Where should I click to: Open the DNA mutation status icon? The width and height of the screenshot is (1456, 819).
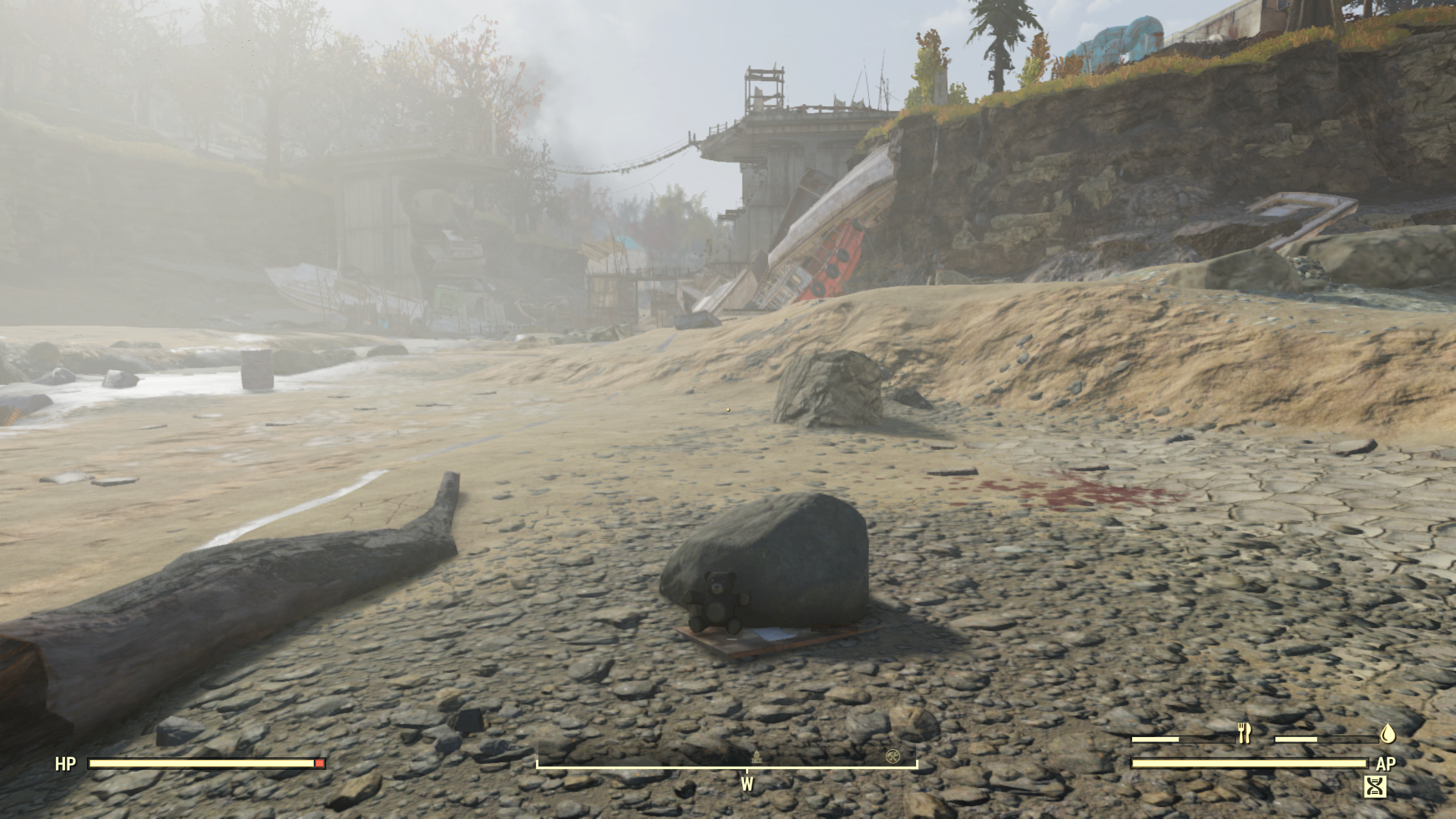coord(1375,787)
